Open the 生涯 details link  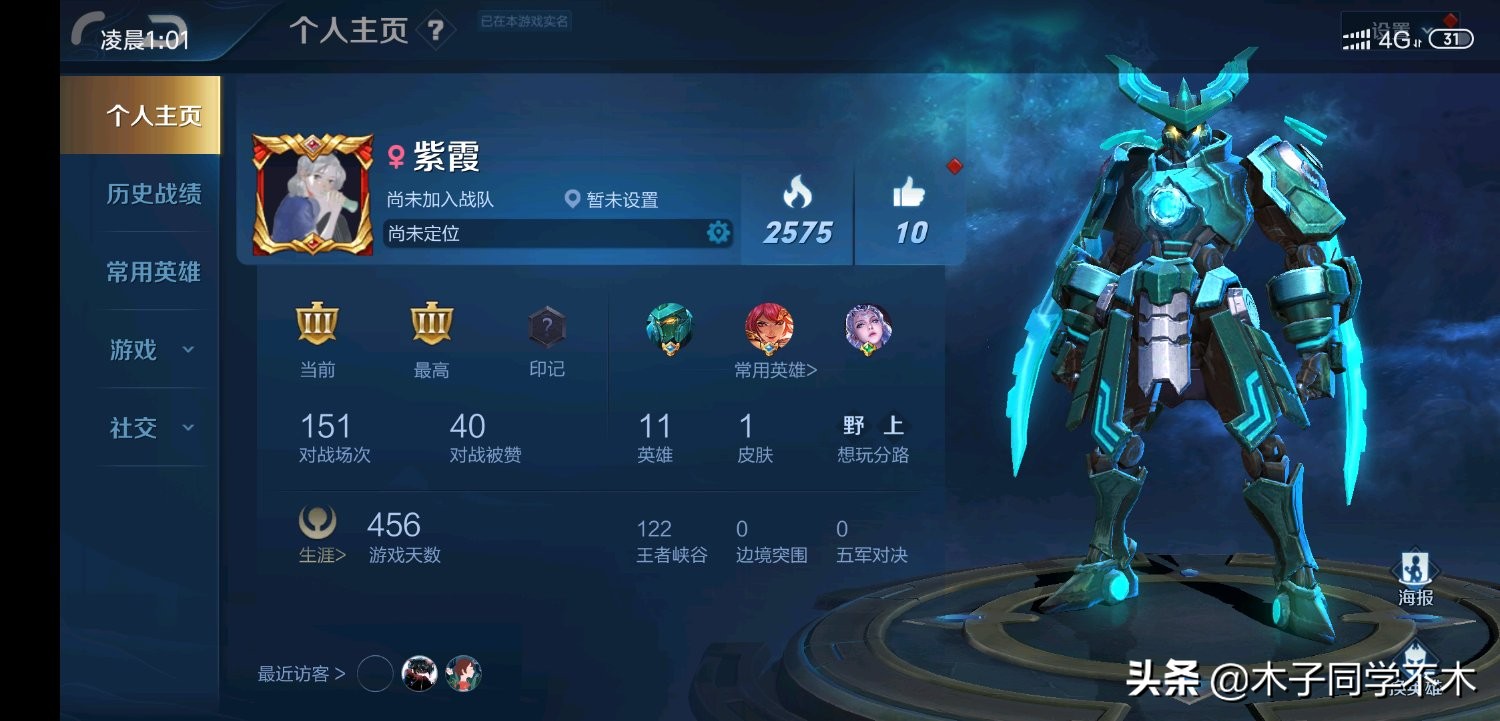tap(317, 555)
